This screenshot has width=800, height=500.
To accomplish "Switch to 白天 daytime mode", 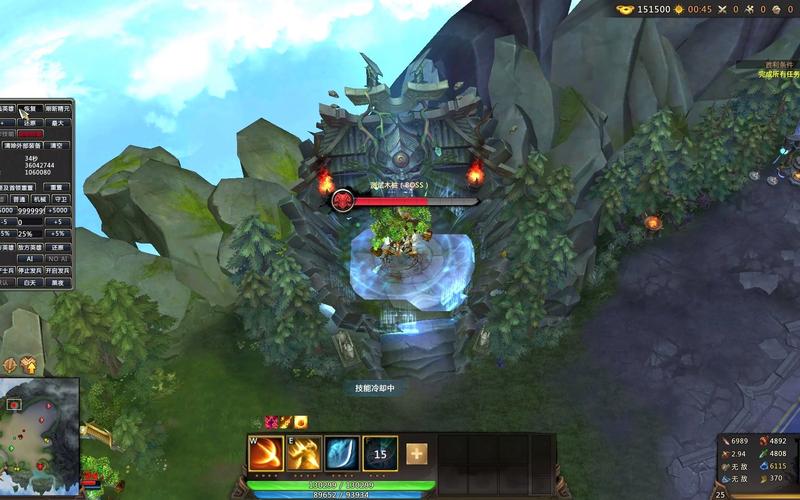I will 30,283.
